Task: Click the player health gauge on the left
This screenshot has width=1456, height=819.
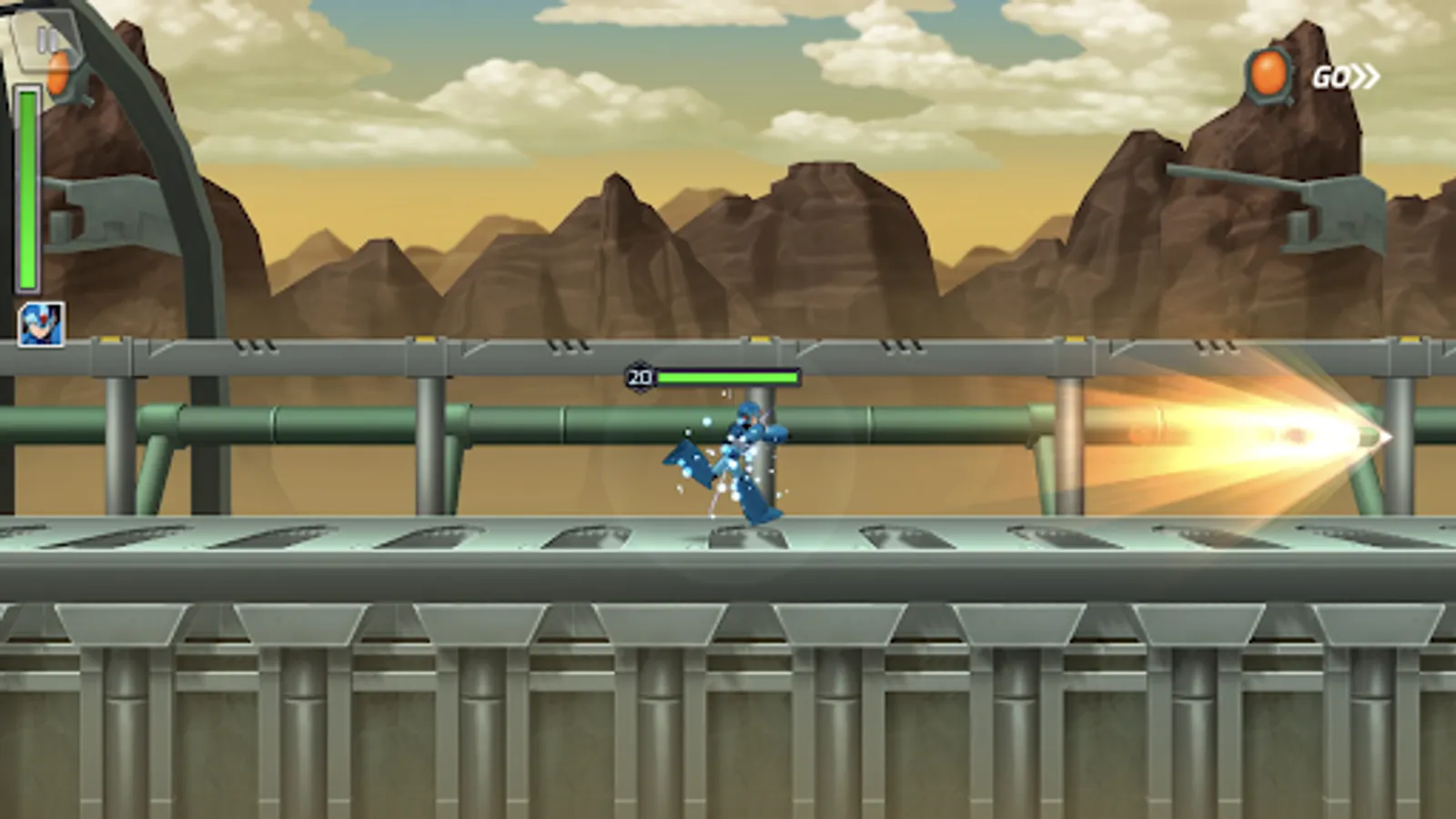Action: click(x=29, y=182)
